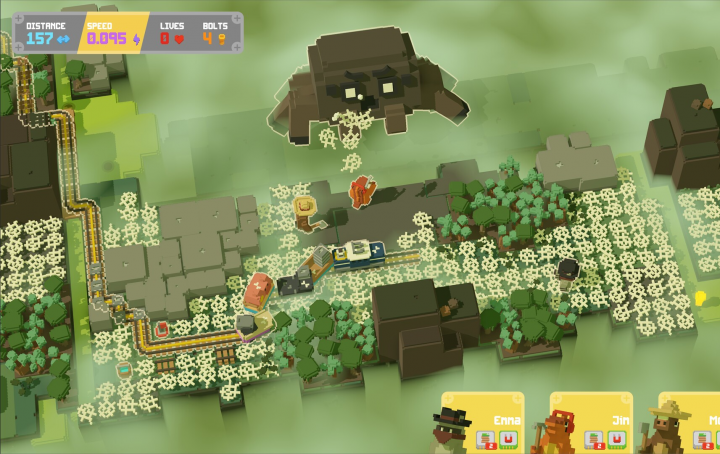
Task: Click the magnet icon on Jin's card
Action: coord(616,438)
